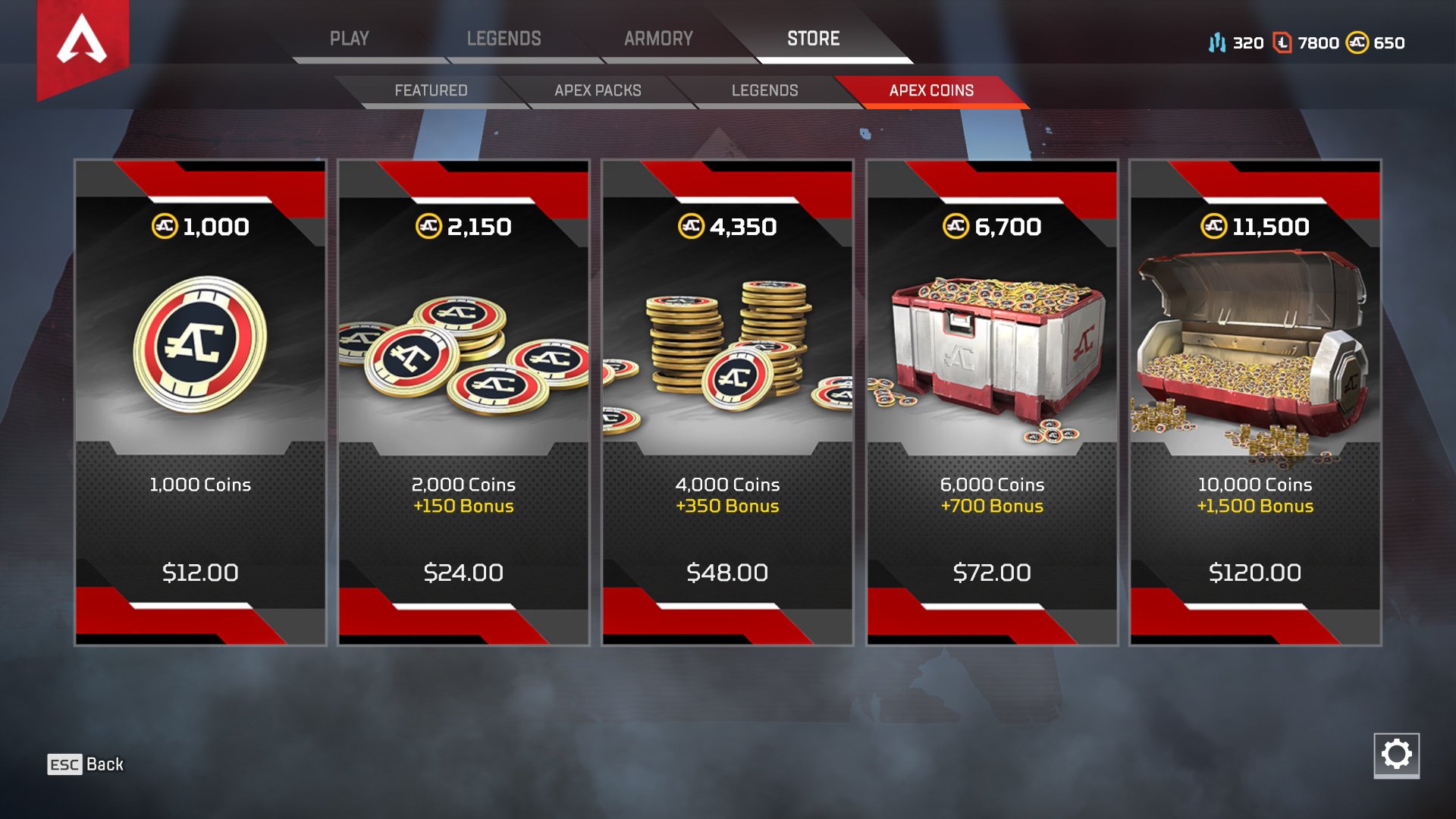Switch to the Play tab
Image resolution: width=1456 pixels, height=819 pixels.
pyautogui.click(x=350, y=38)
